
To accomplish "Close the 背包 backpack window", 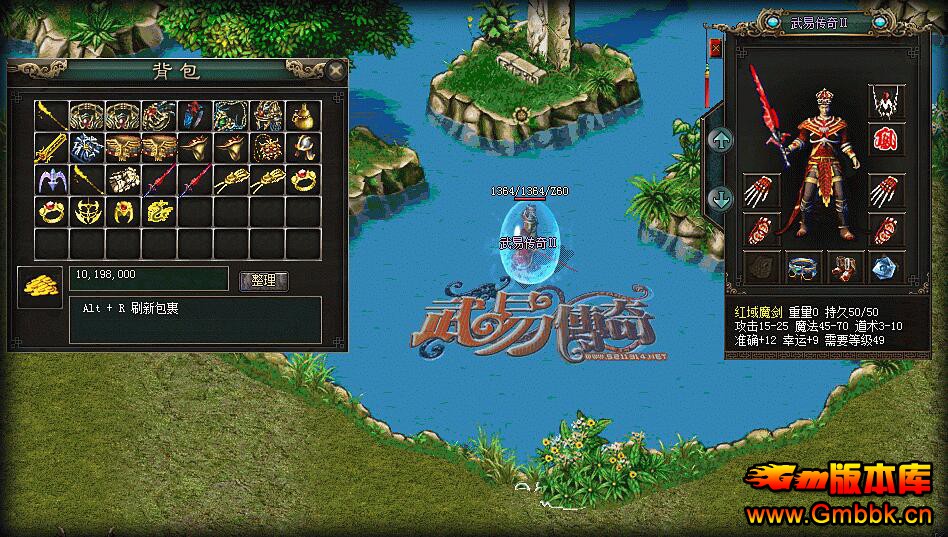I will tap(336, 70).
